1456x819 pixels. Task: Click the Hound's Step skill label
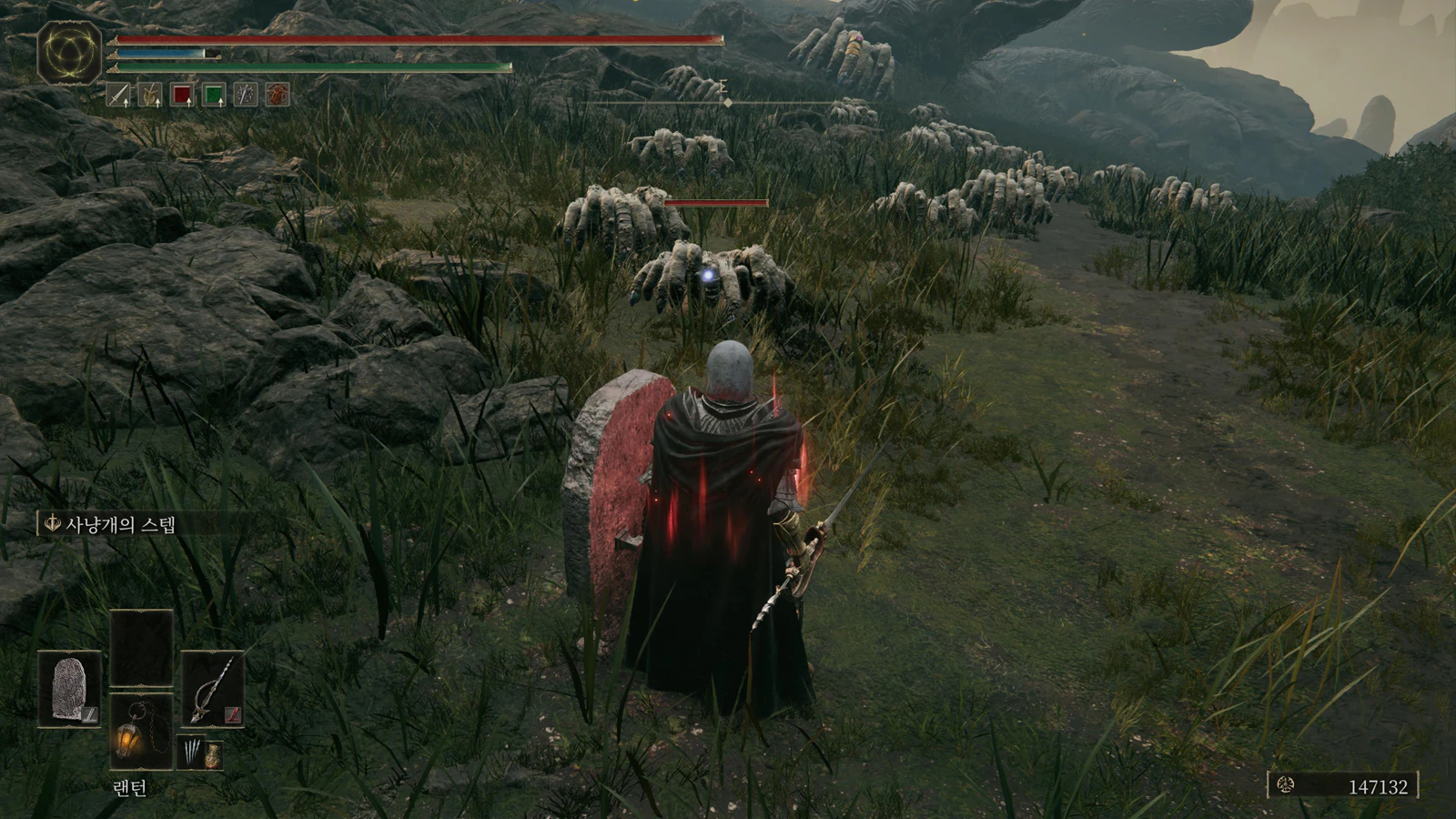tap(118, 524)
